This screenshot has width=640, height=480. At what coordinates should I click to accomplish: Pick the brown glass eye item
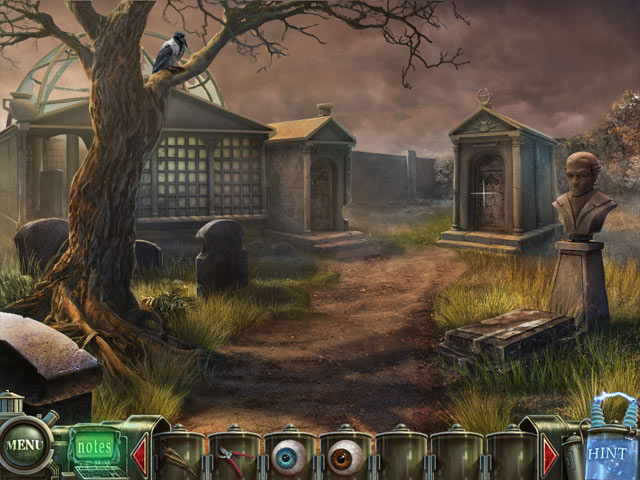(345, 456)
